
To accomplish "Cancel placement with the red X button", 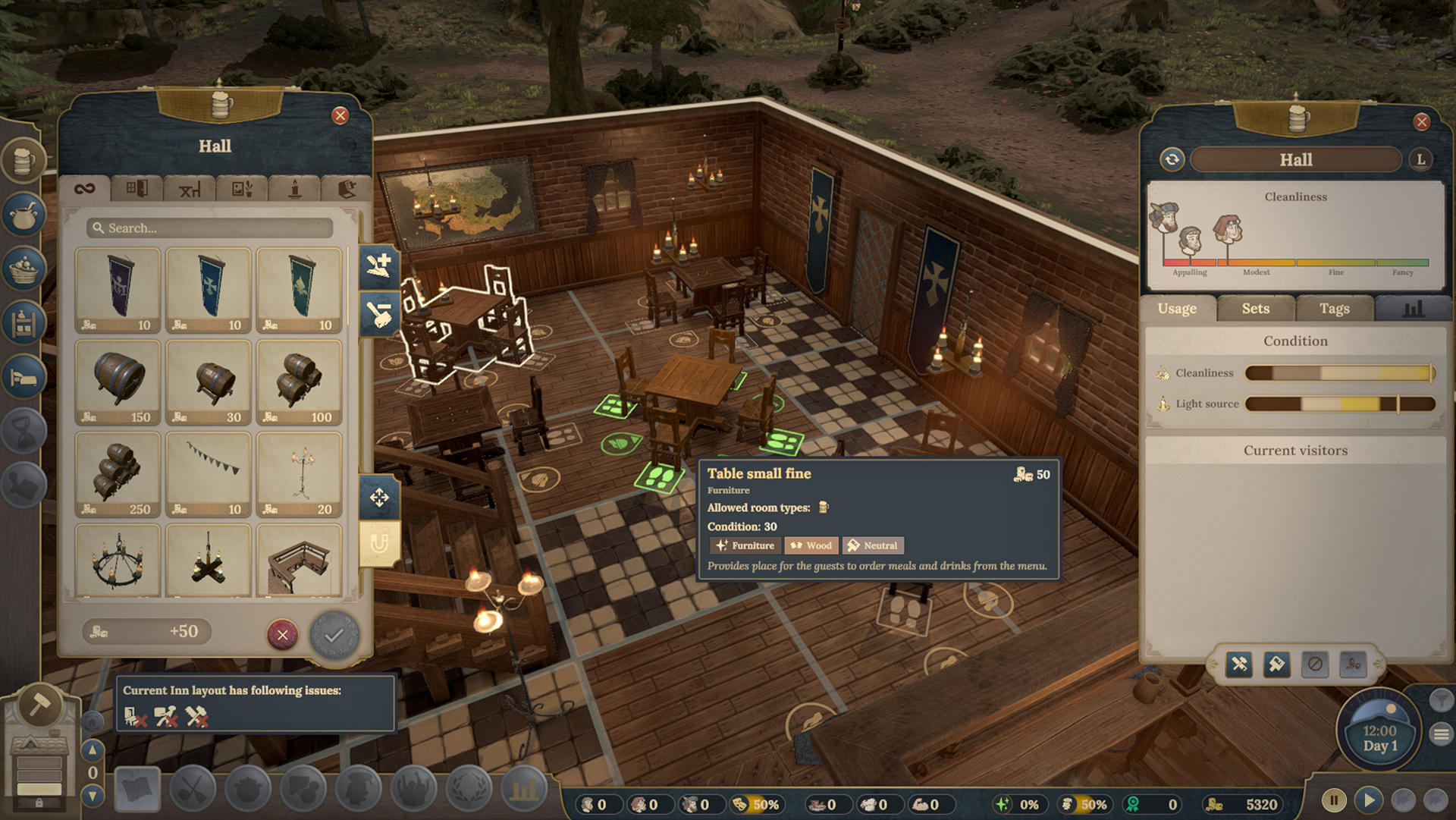I will click(x=282, y=636).
